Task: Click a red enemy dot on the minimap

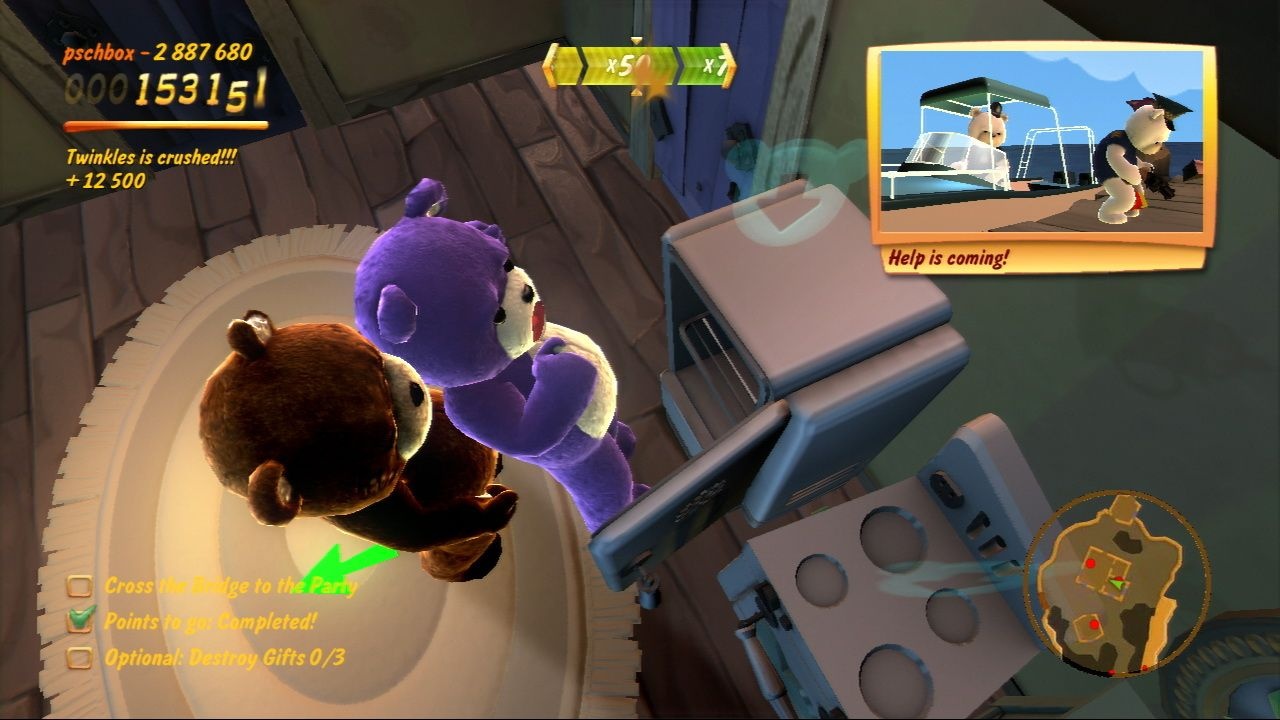Action: [x=1091, y=562]
